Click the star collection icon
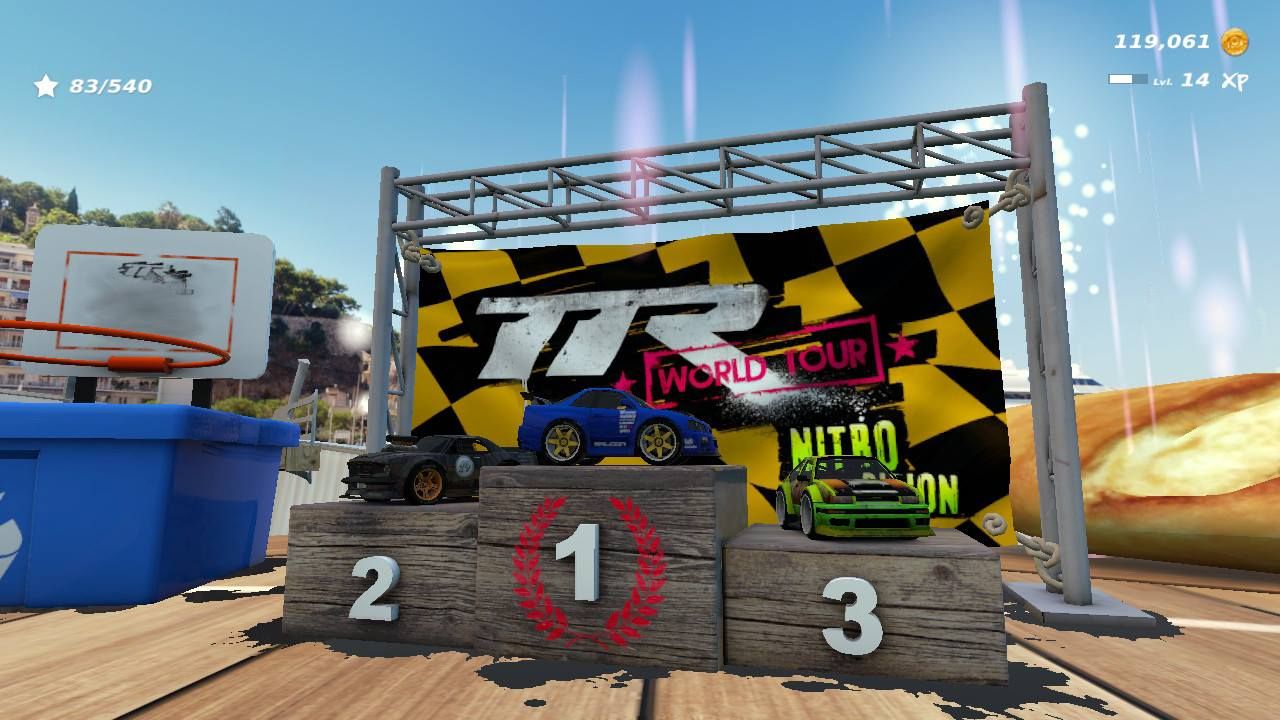 coord(44,87)
